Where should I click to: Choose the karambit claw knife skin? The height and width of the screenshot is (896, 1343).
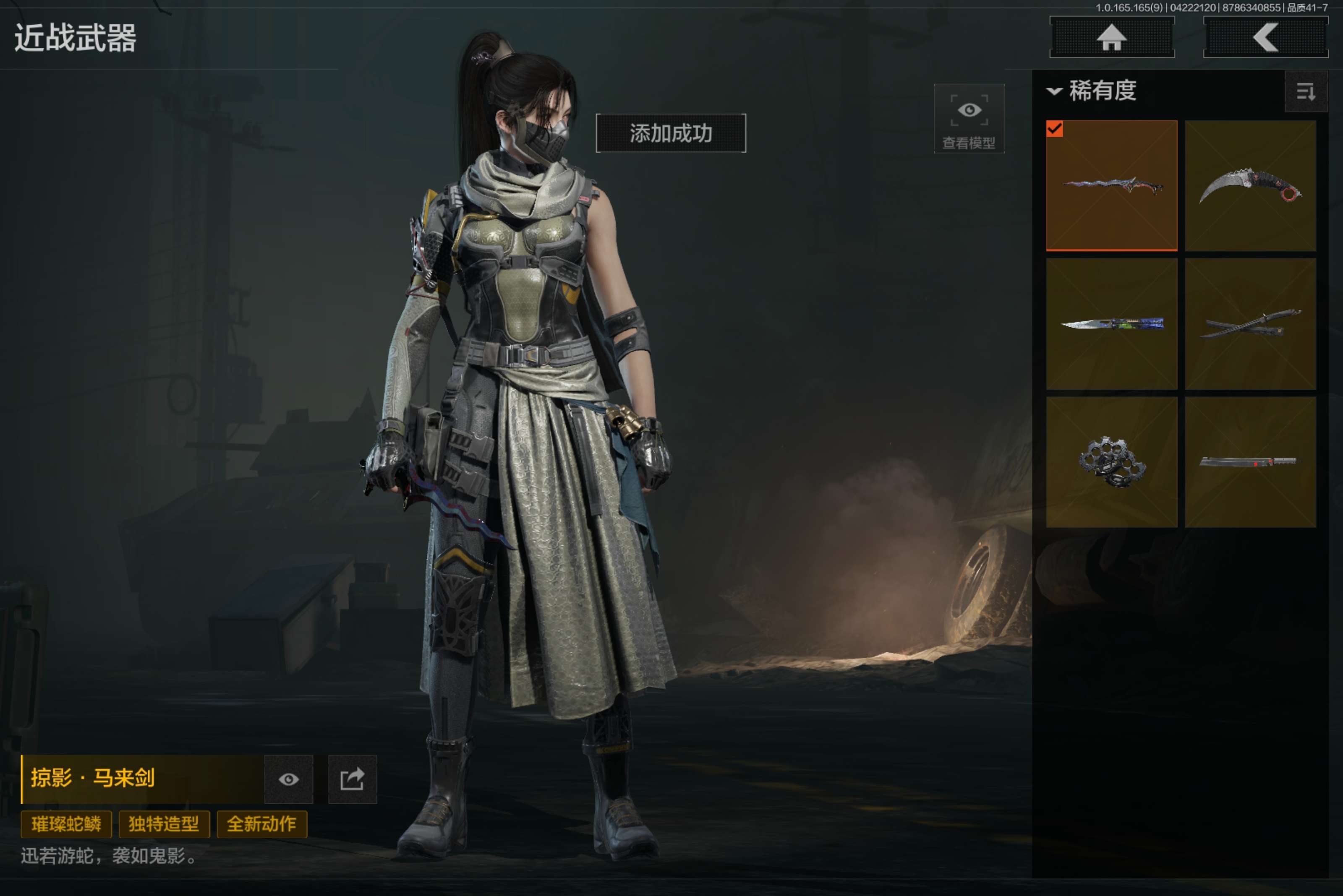pyautogui.click(x=1250, y=186)
